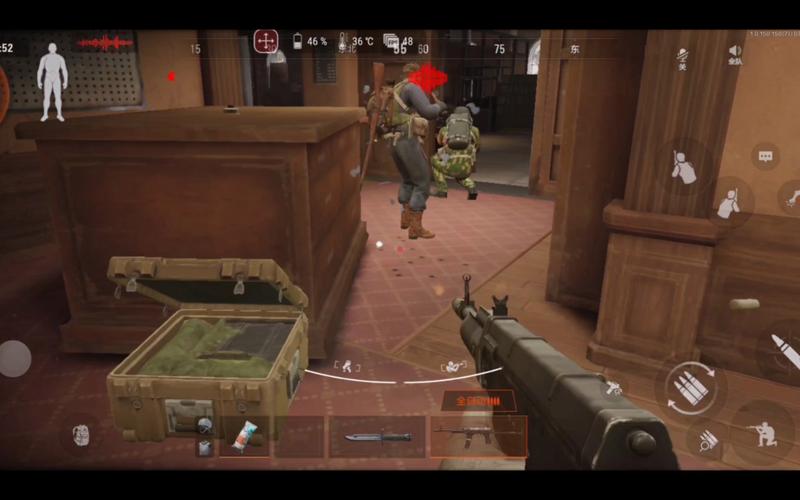Toggle the crouch stance button

coord(763,431)
